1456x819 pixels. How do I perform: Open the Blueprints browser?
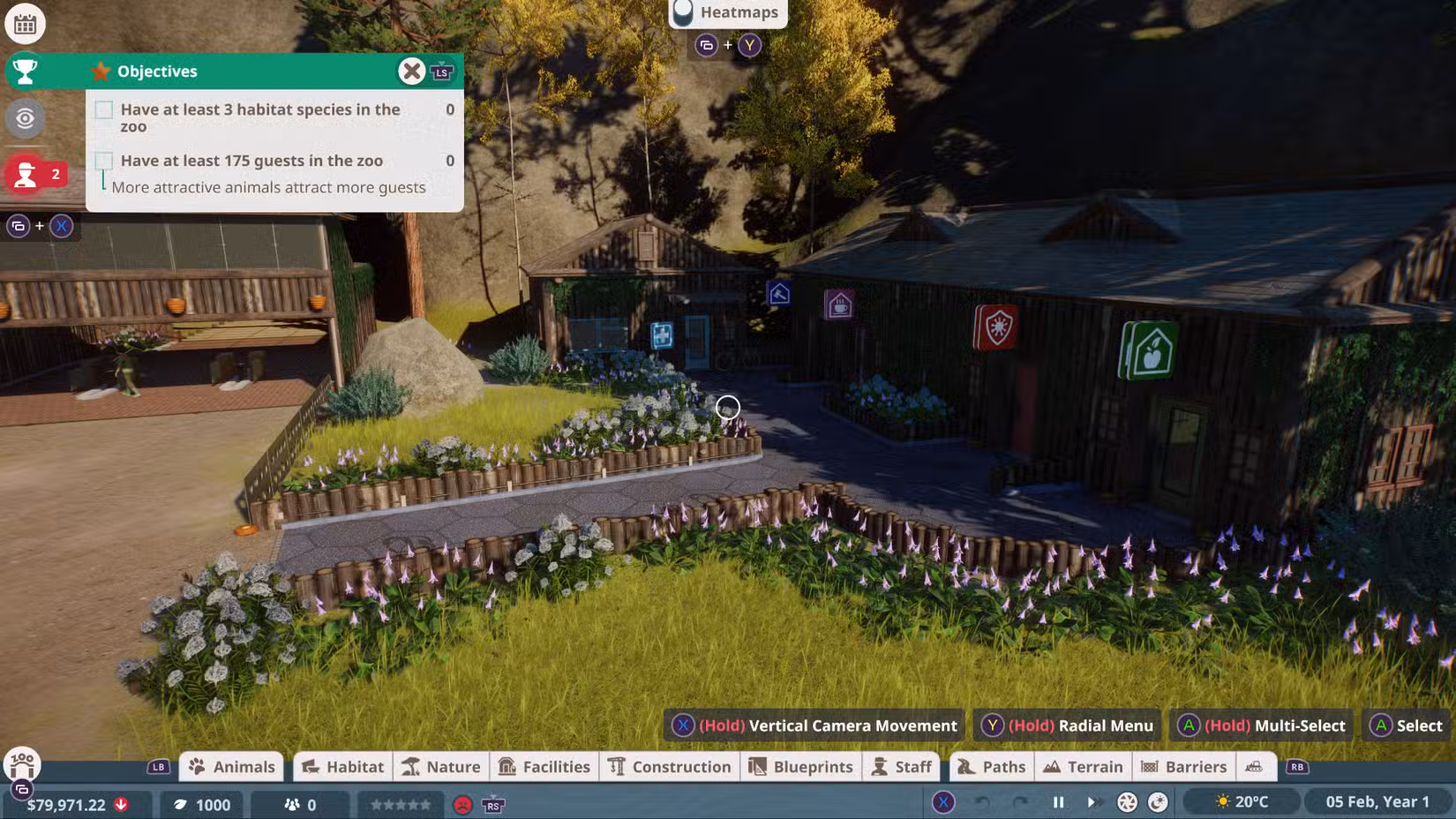click(x=799, y=766)
